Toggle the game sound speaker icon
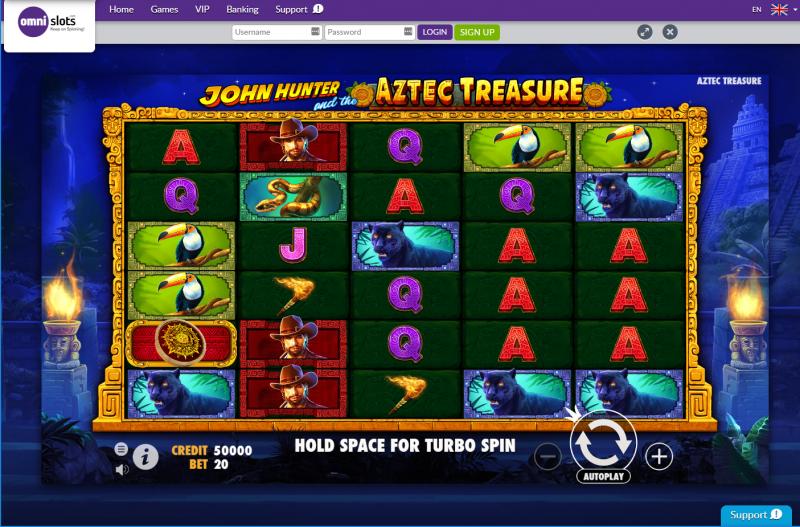The image size is (800, 527). [x=121, y=469]
